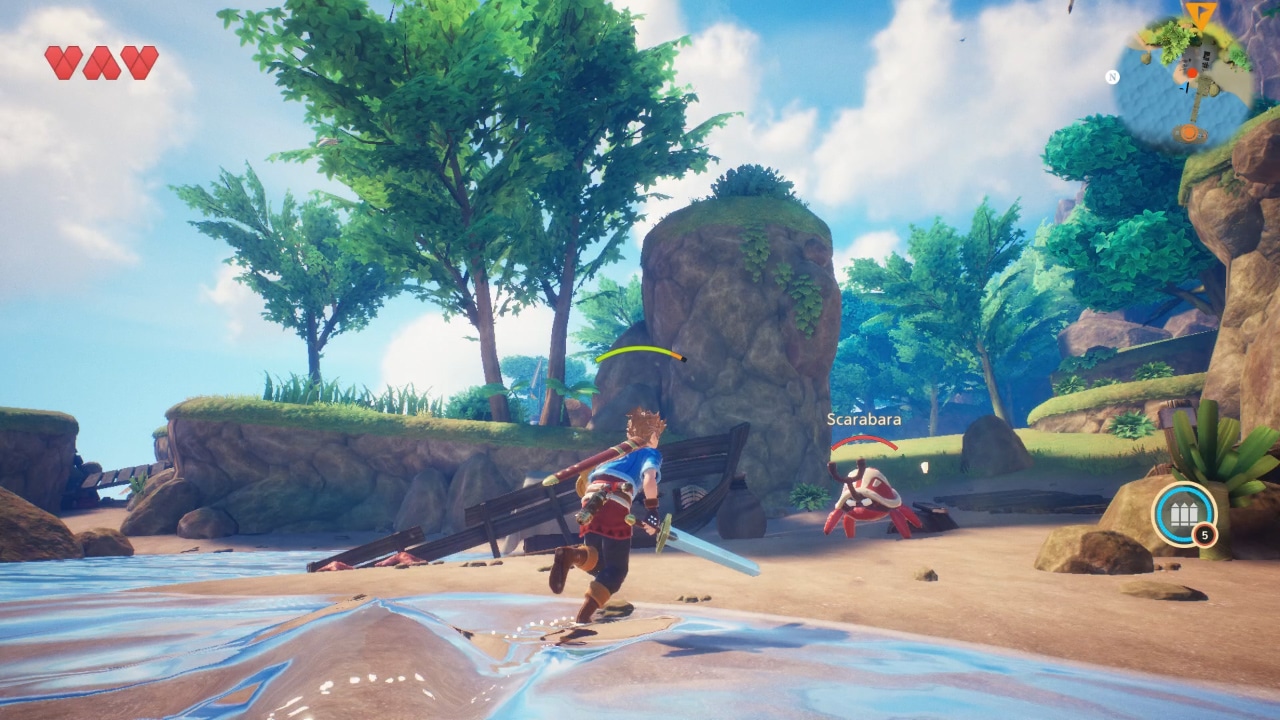Viewport: 1280px width, 720px height.
Task: Click the Scarabara name label
Action: click(x=866, y=420)
